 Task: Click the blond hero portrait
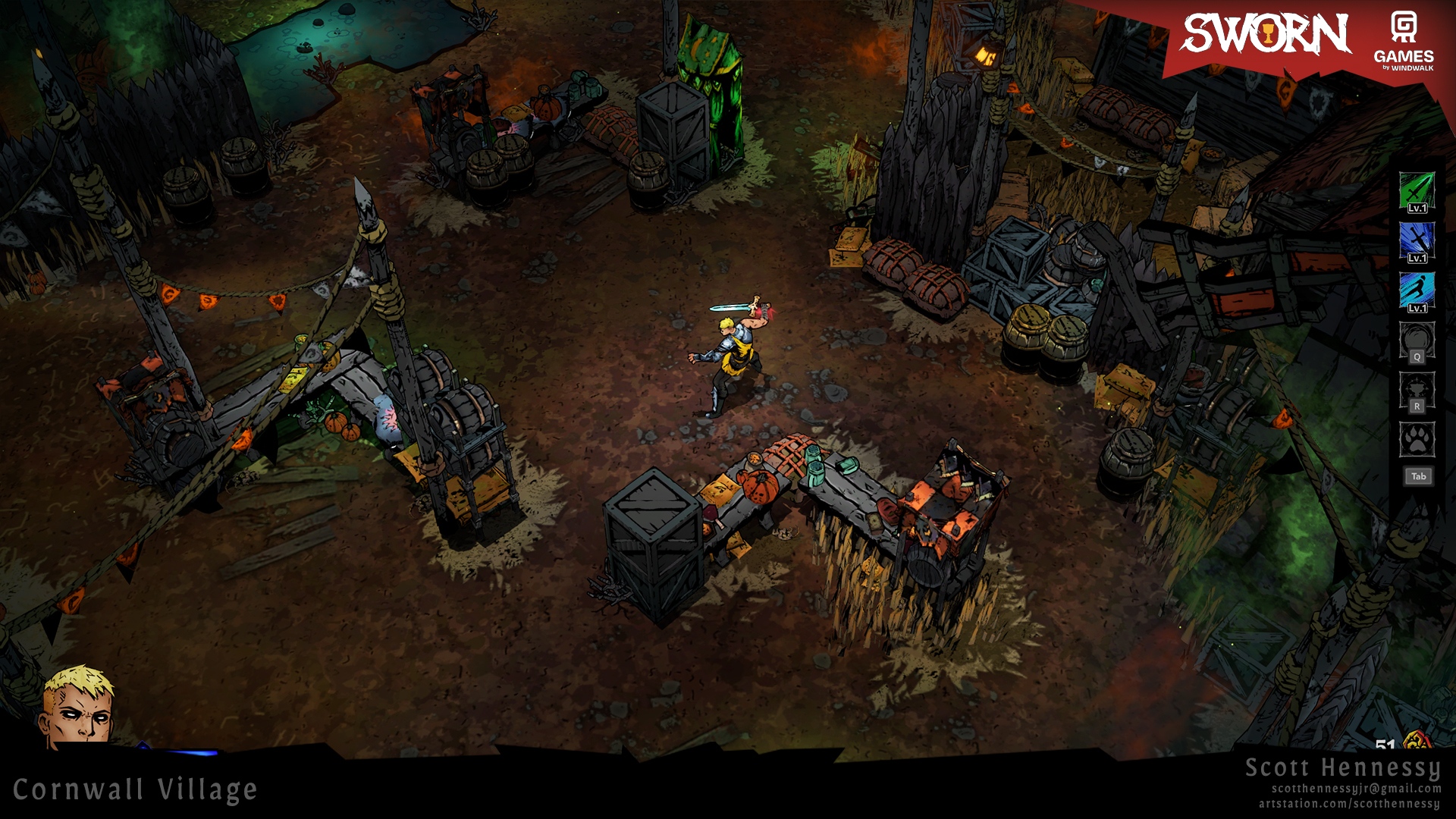coord(78,705)
